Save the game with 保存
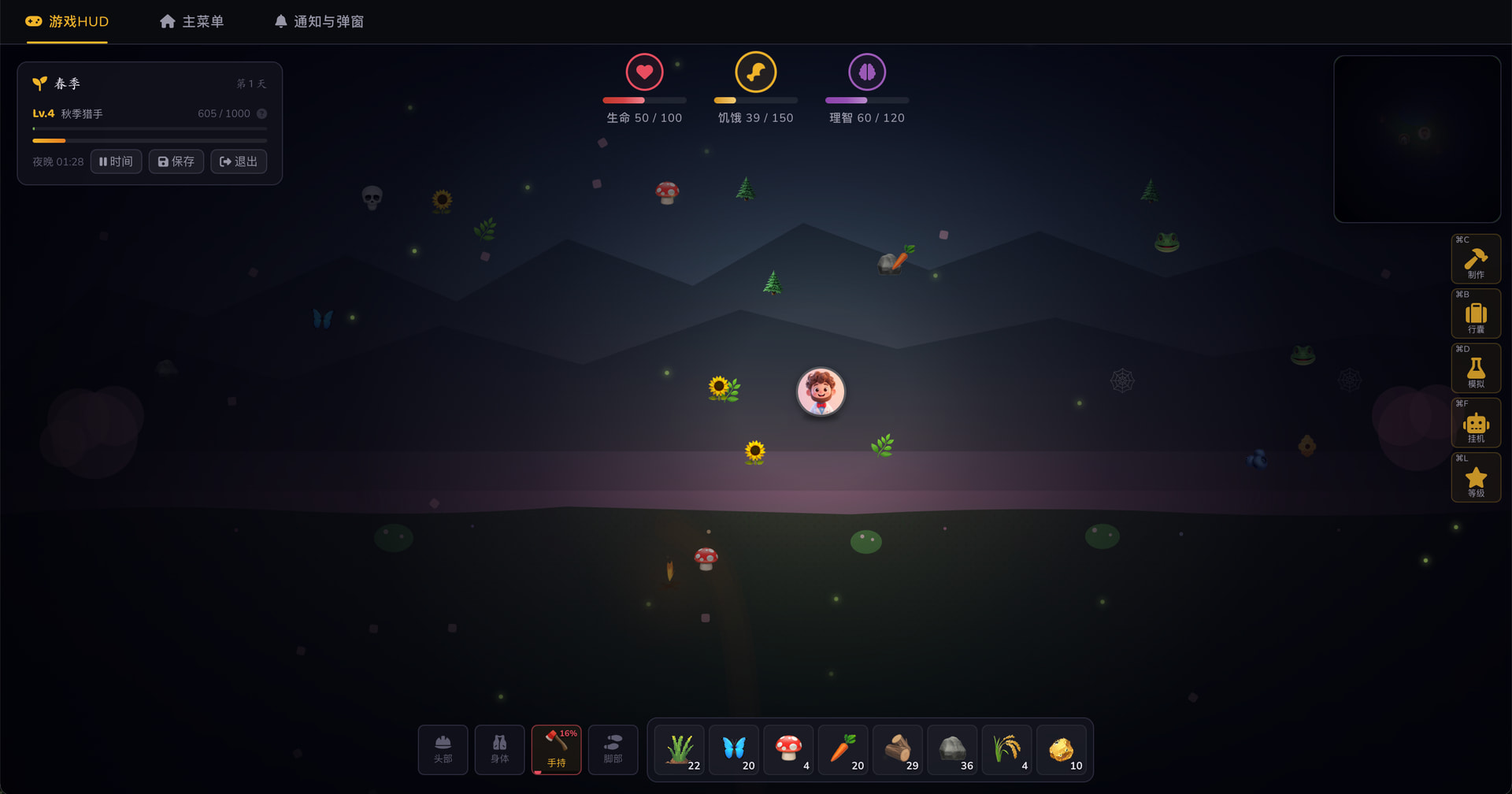 click(x=176, y=161)
